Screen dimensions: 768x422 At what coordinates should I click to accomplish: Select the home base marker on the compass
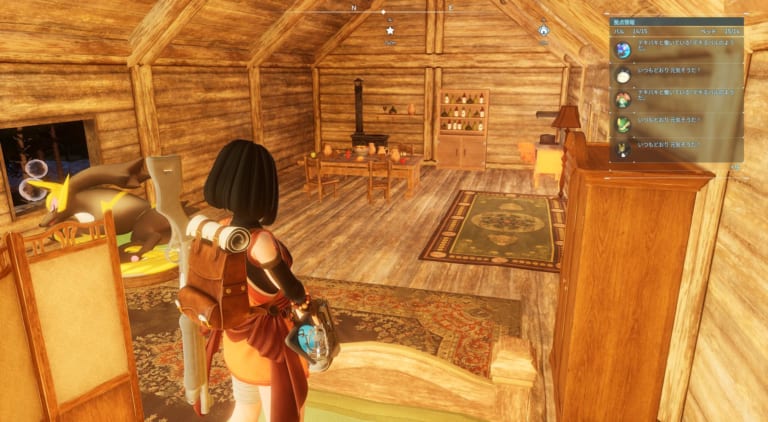pos(543,30)
